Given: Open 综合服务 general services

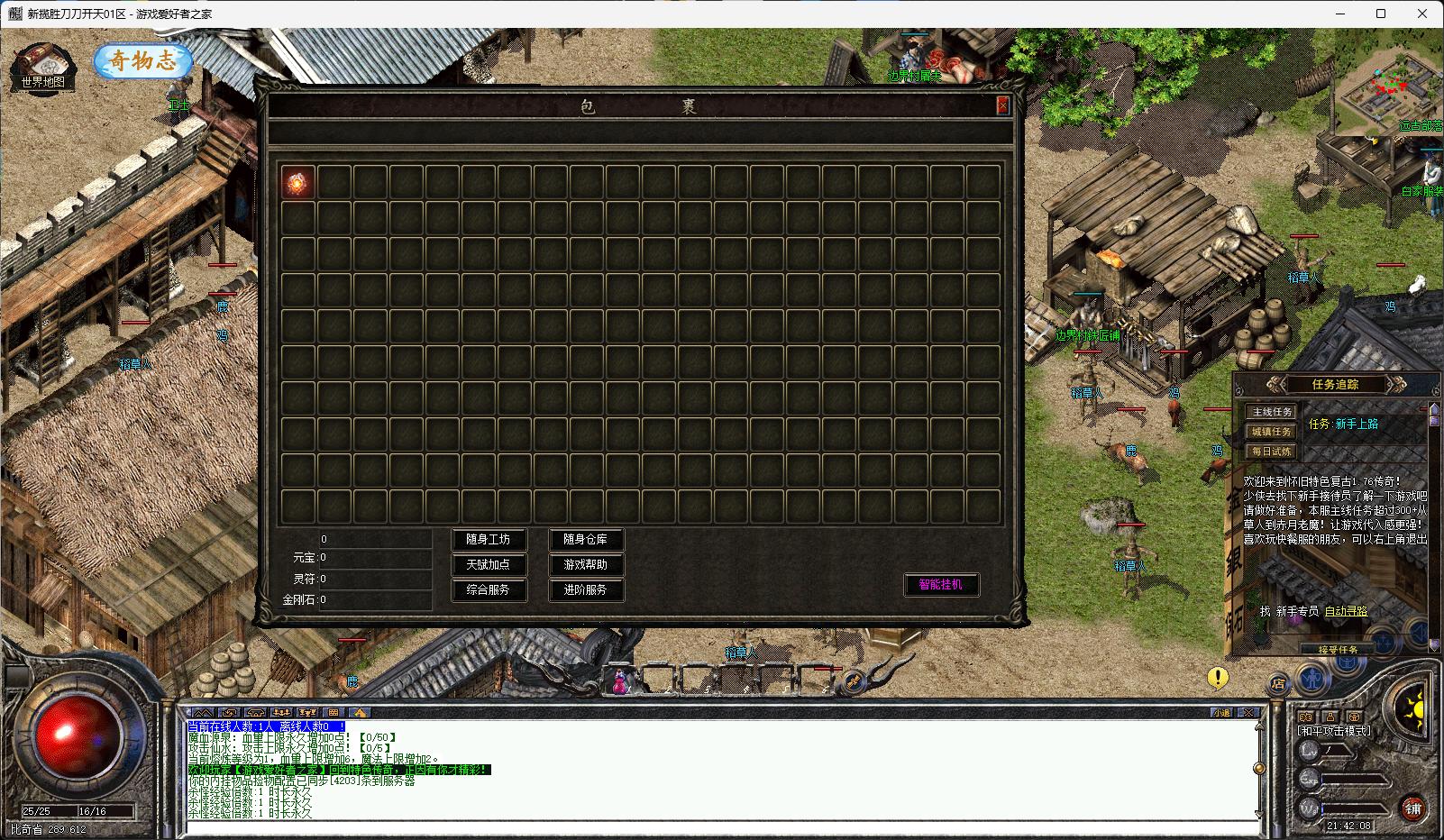Looking at the screenshot, I should [x=489, y=590].
